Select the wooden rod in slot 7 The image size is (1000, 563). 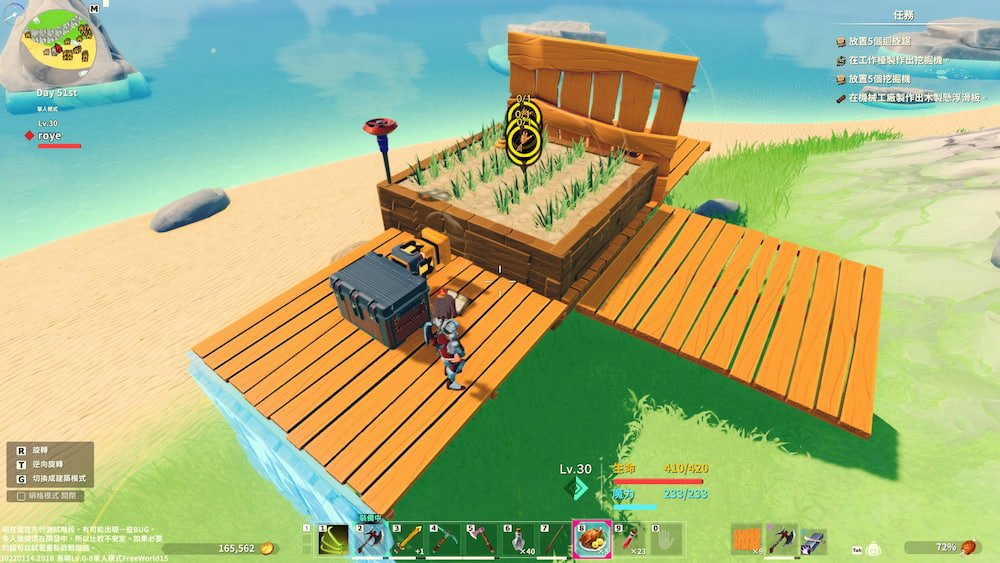coord(554,540)
